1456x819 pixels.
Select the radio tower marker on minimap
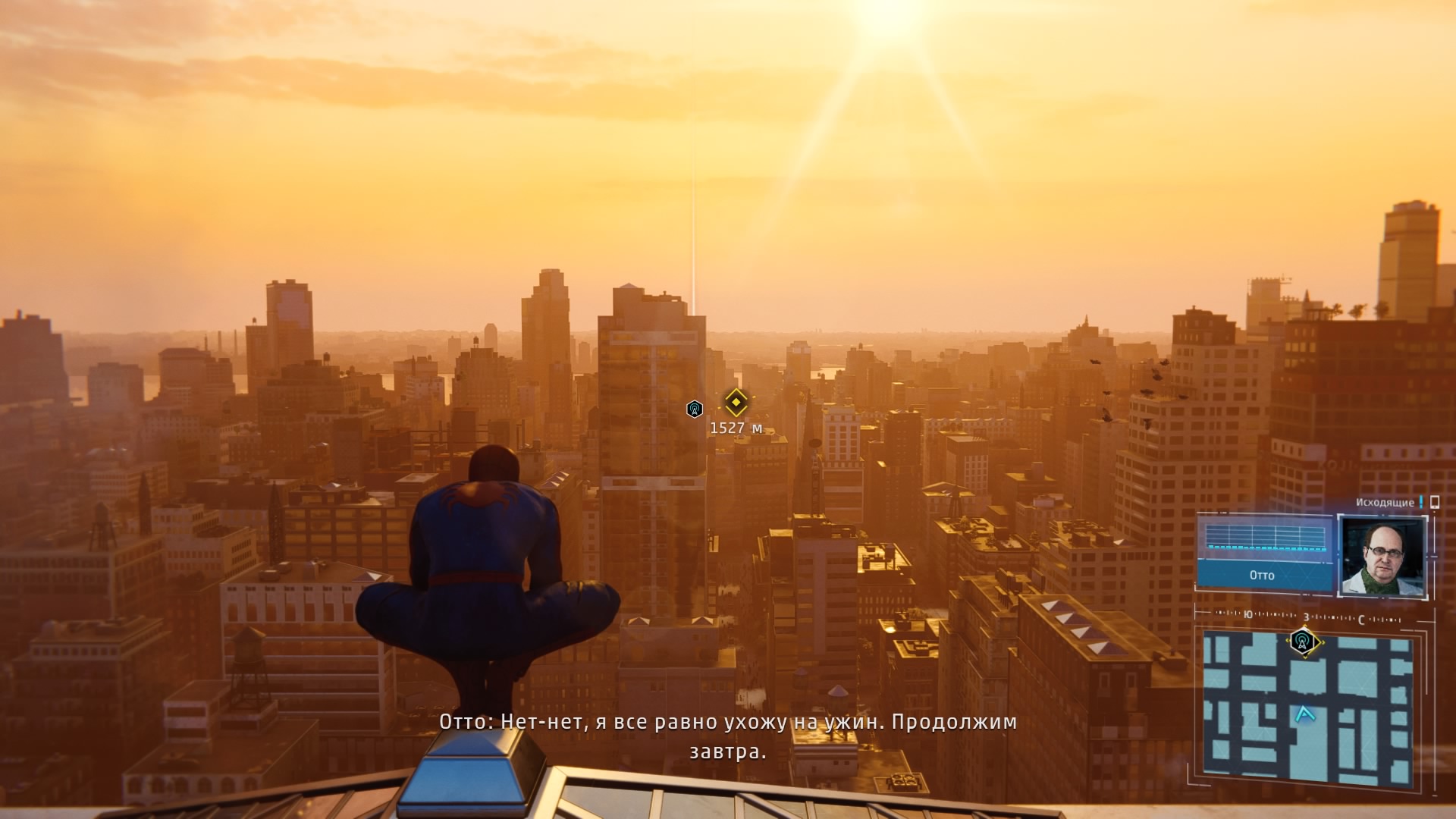[1303, 642]
